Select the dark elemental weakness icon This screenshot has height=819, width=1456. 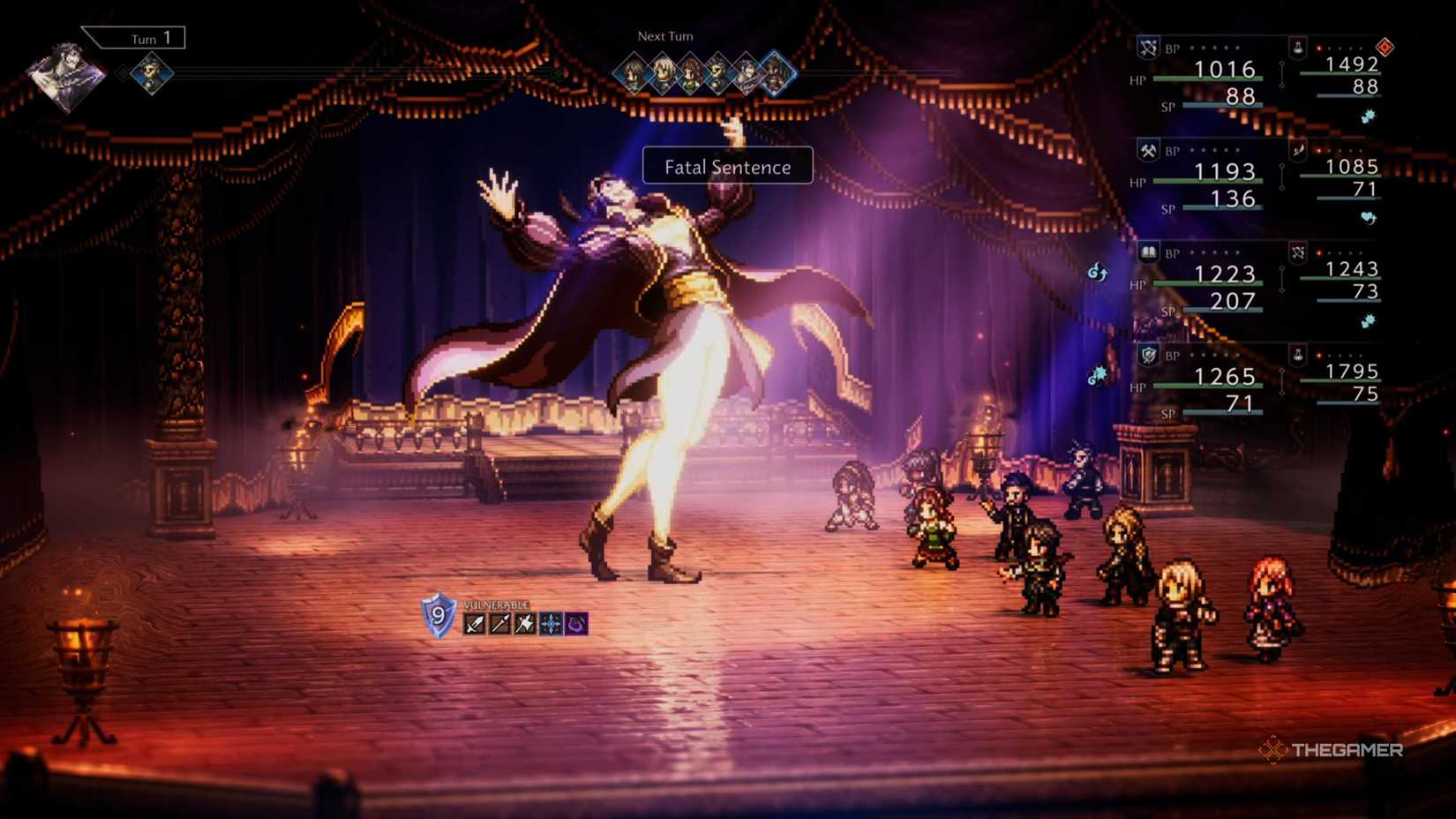[576, 624]
